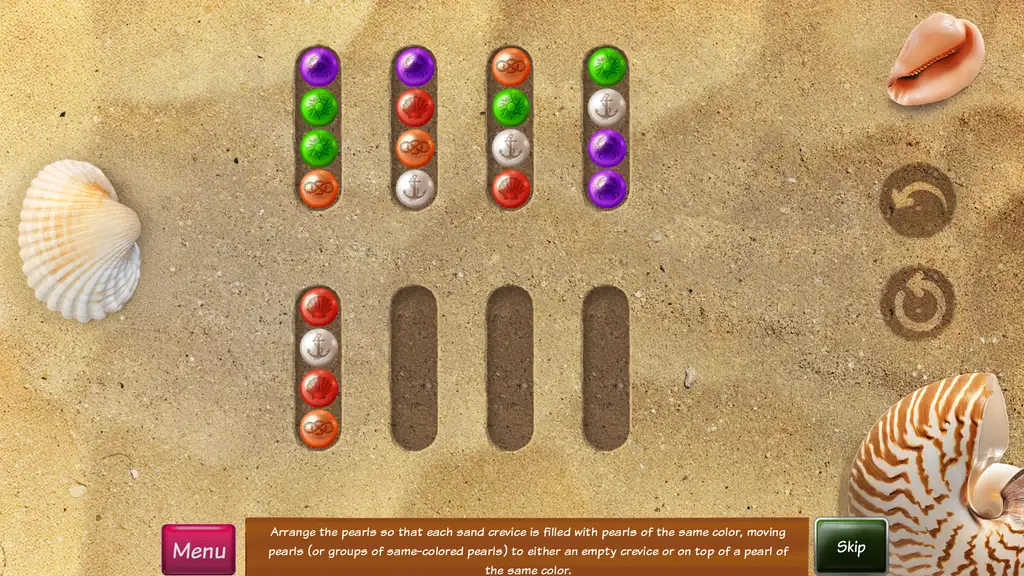The image size is (1024, 576).
Task: Choose the red pearl topping a crevice
Action: (x=319, y=306)
